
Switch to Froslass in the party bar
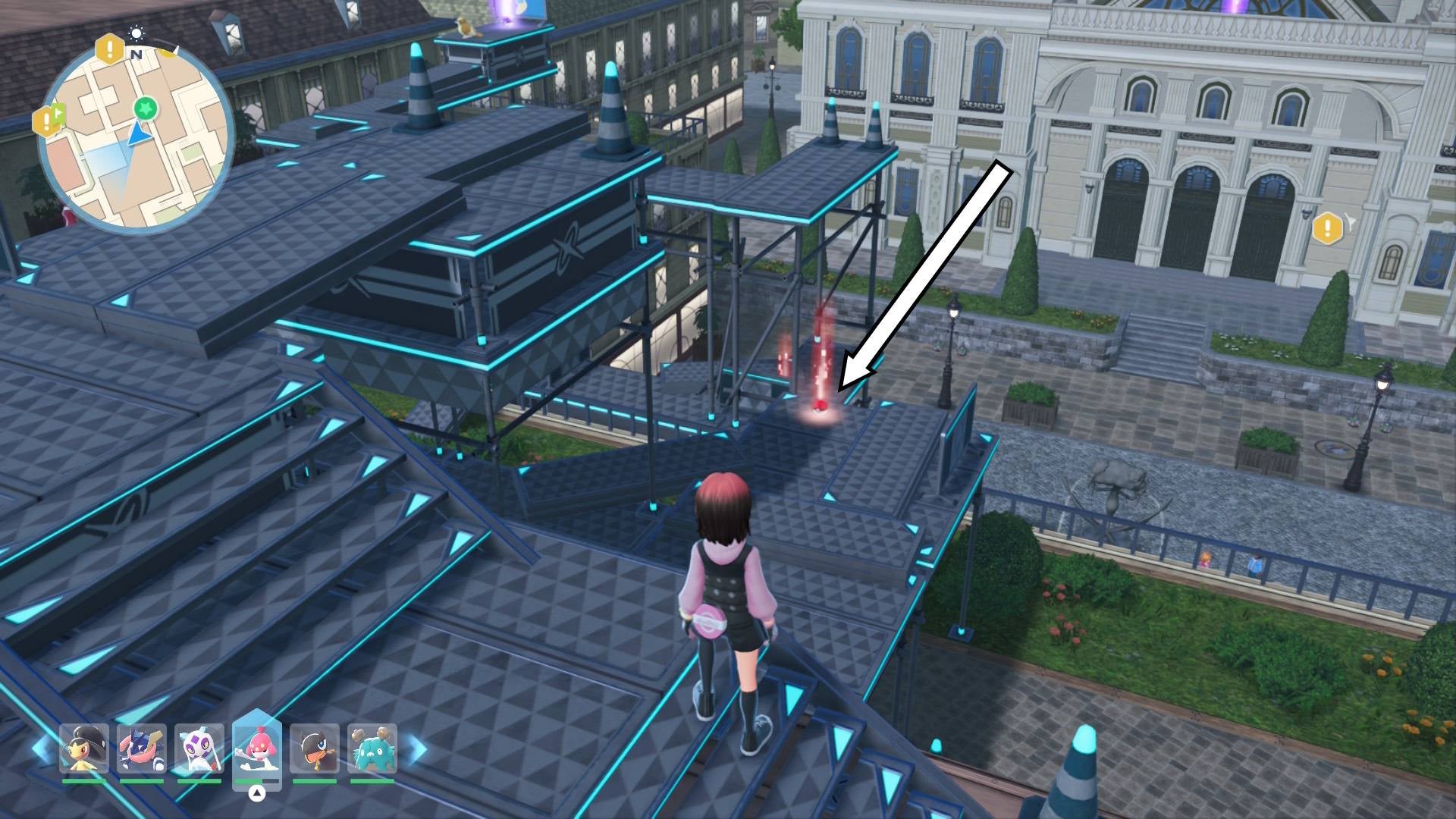199,749
